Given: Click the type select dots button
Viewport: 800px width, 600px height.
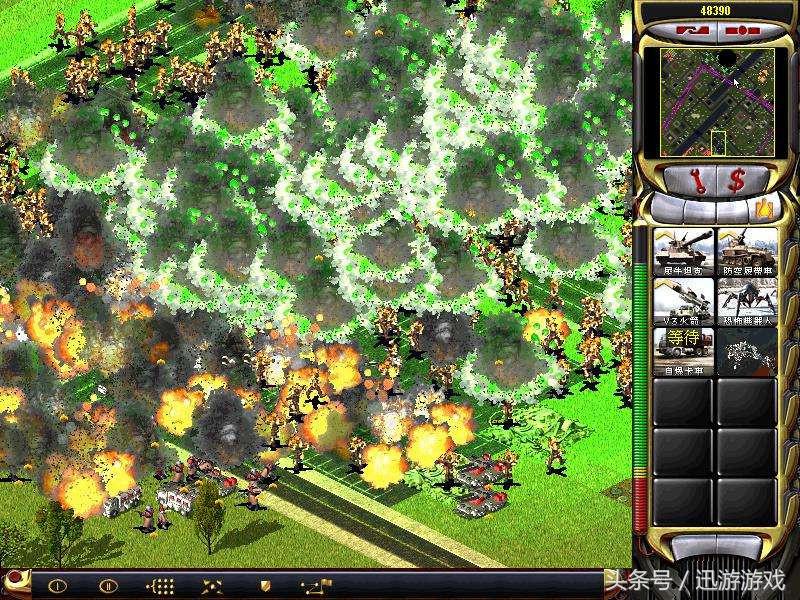Looking at the screenshot, I should coord(160,585).
